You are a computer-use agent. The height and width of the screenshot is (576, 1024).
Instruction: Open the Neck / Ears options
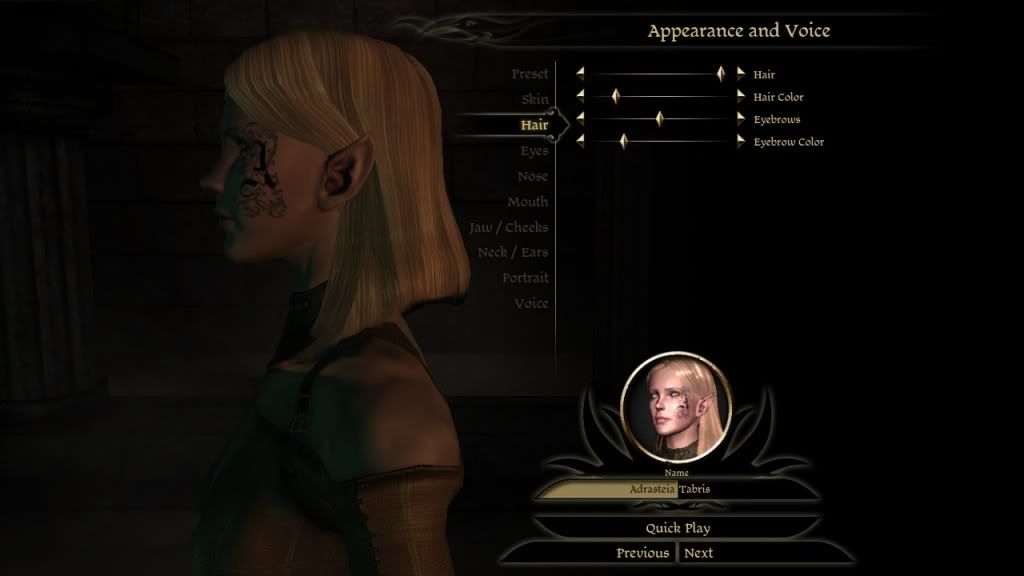[512, 253]
